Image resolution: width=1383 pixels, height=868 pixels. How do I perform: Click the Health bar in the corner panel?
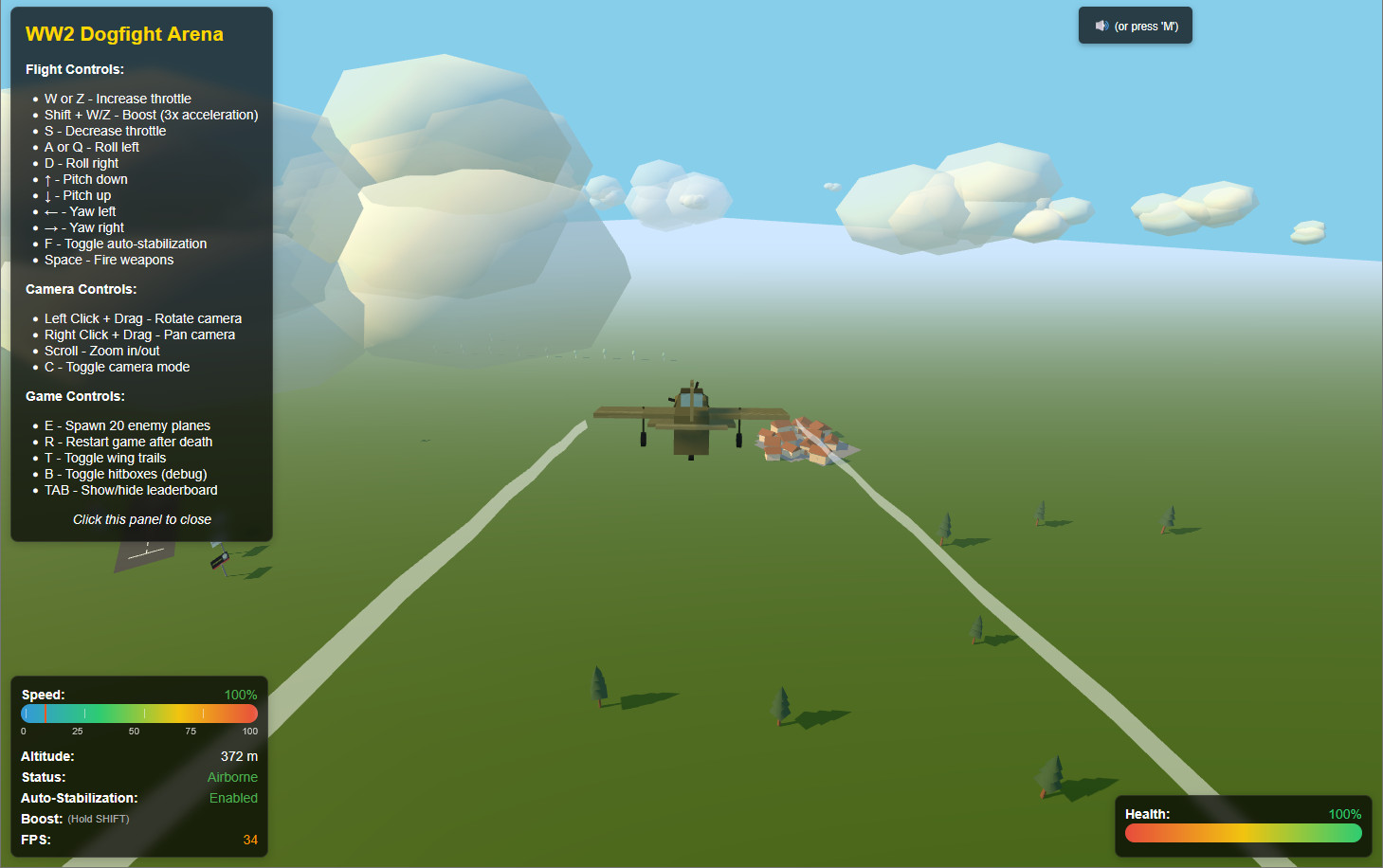pyautogui.click(x=1242, y=833)
